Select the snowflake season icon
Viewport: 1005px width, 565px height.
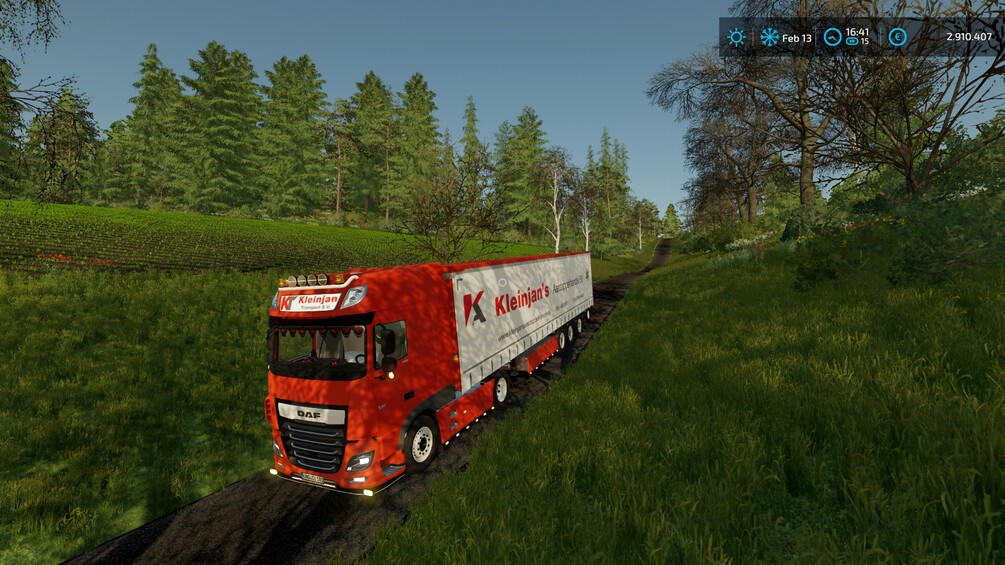(769, 37)
